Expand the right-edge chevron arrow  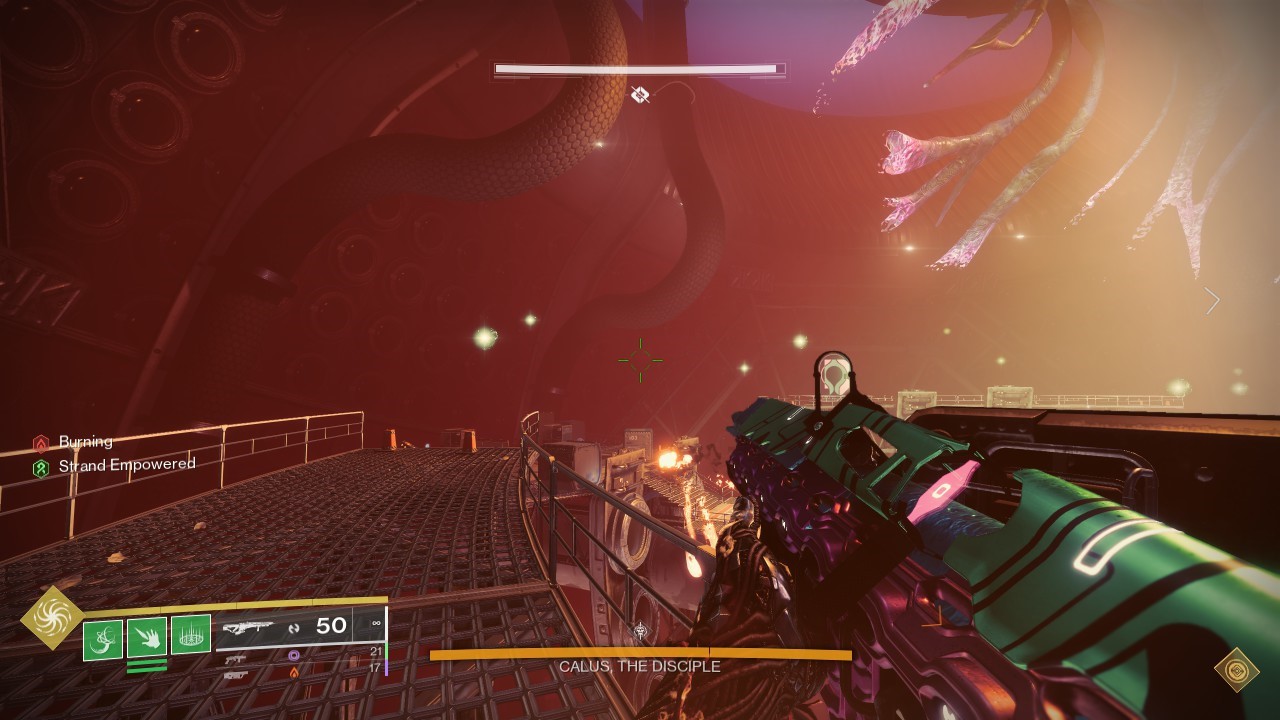tap(1211, 301)
